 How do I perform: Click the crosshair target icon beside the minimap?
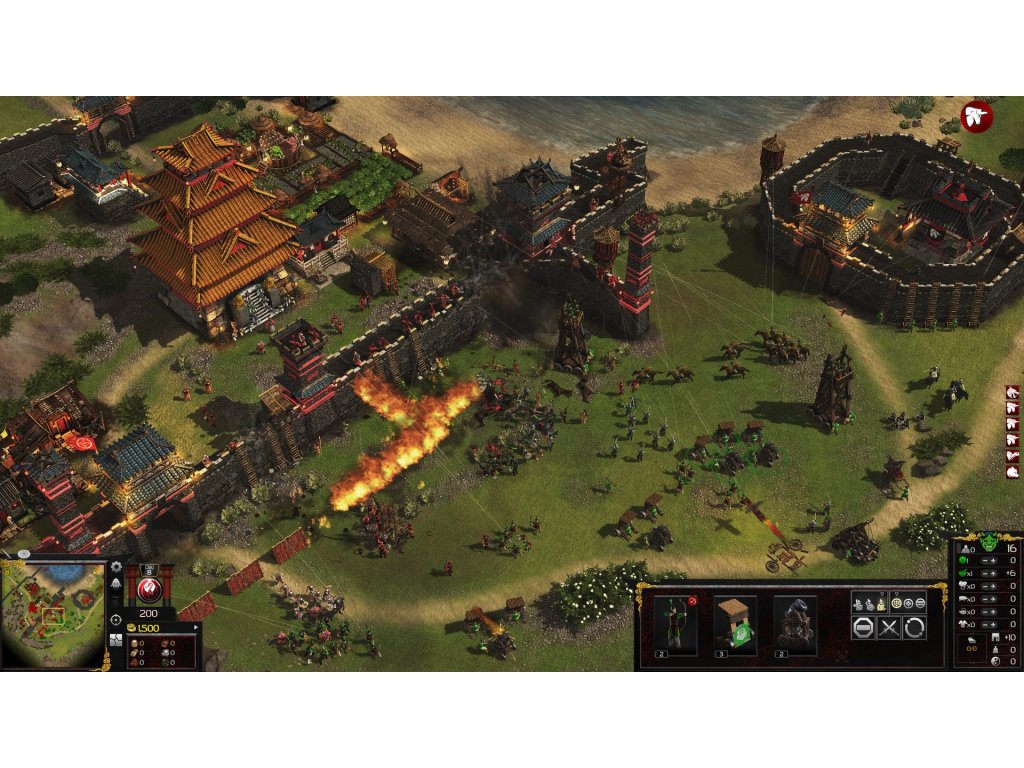tap(116, 620)
